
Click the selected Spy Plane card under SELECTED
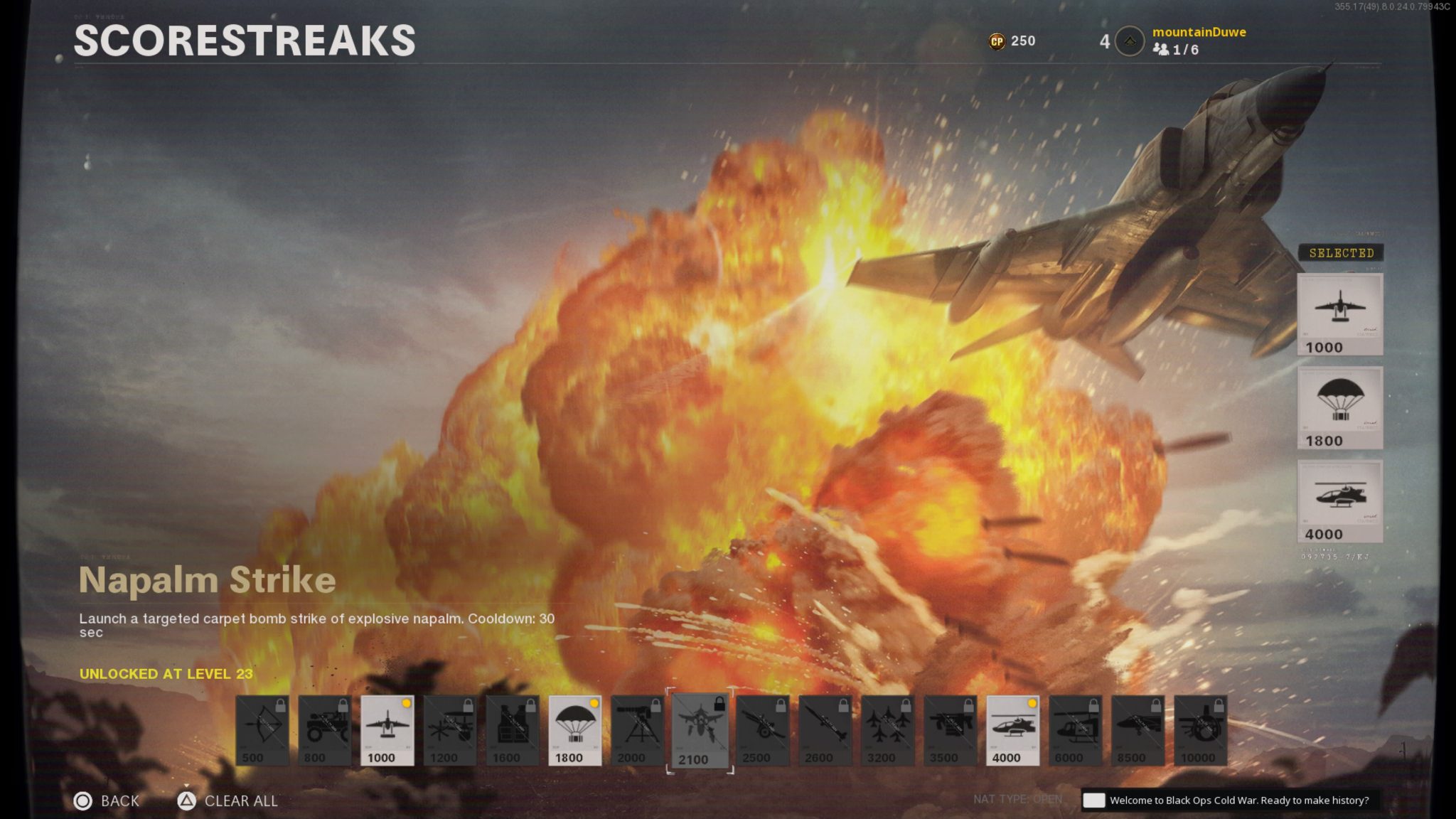tap(1339, 315)
